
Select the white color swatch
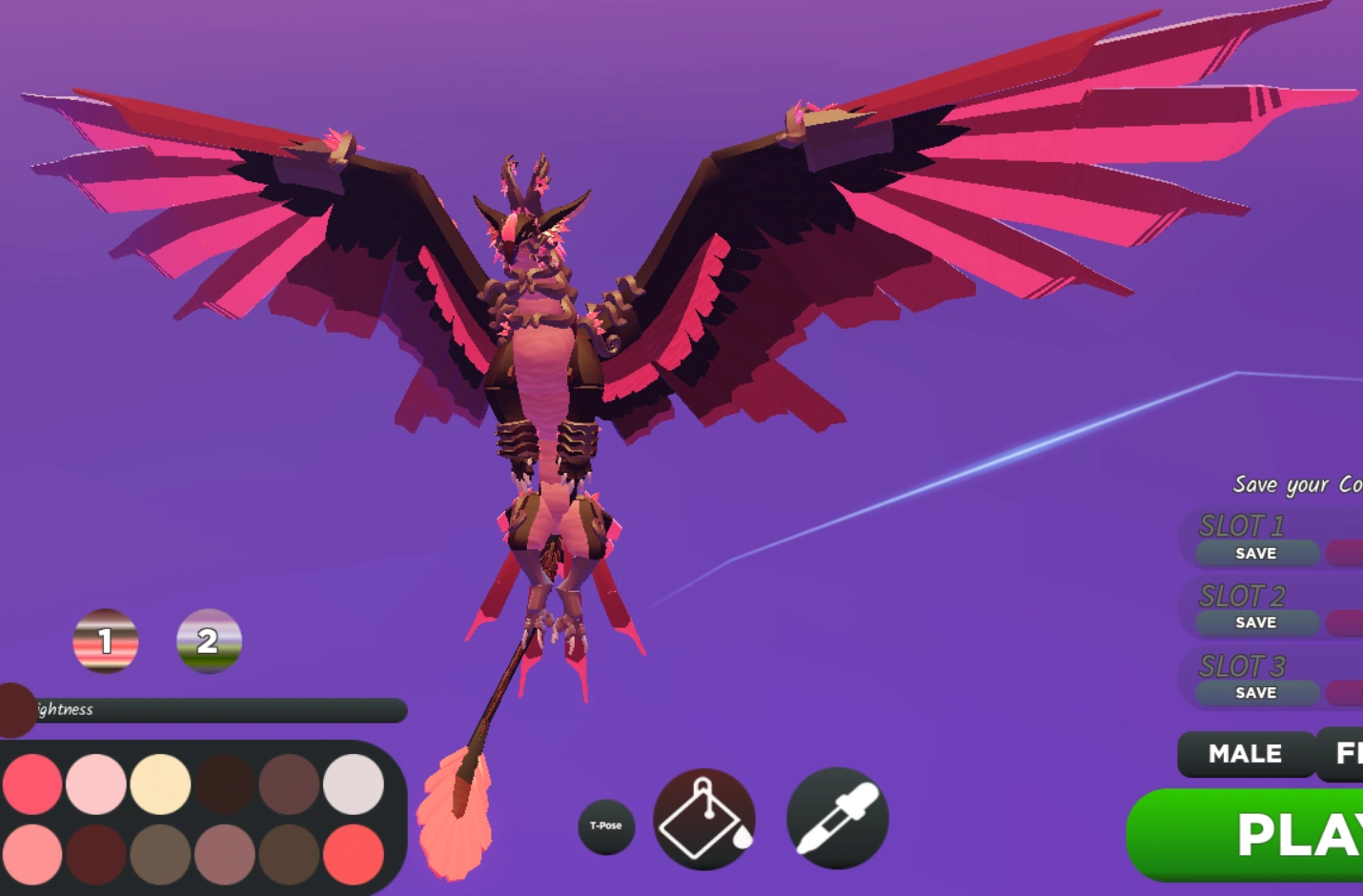click(x=355, y=784)
